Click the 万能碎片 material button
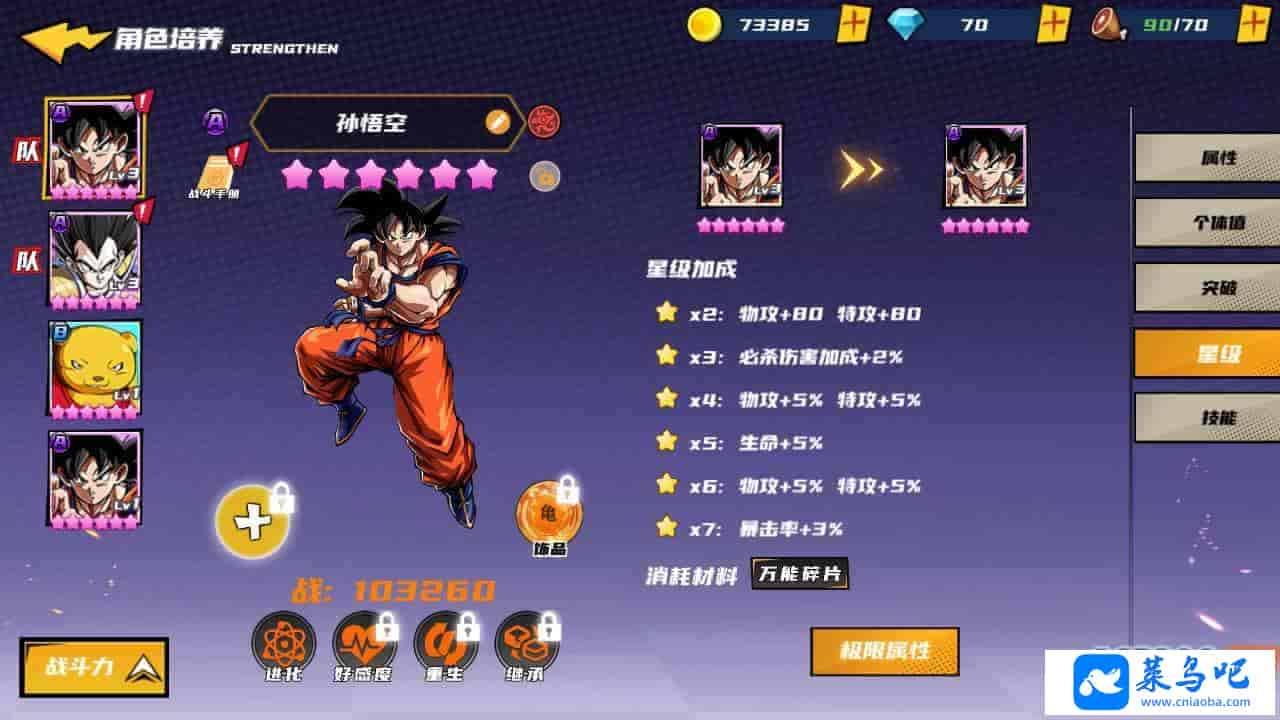 800,574
